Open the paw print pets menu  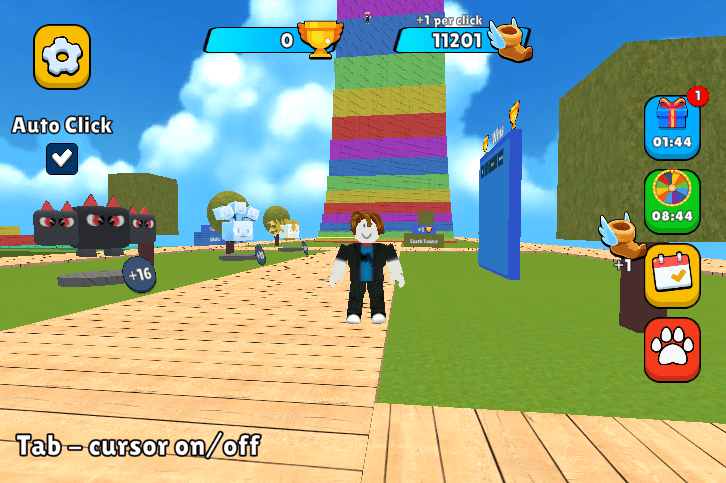point(672,349)
